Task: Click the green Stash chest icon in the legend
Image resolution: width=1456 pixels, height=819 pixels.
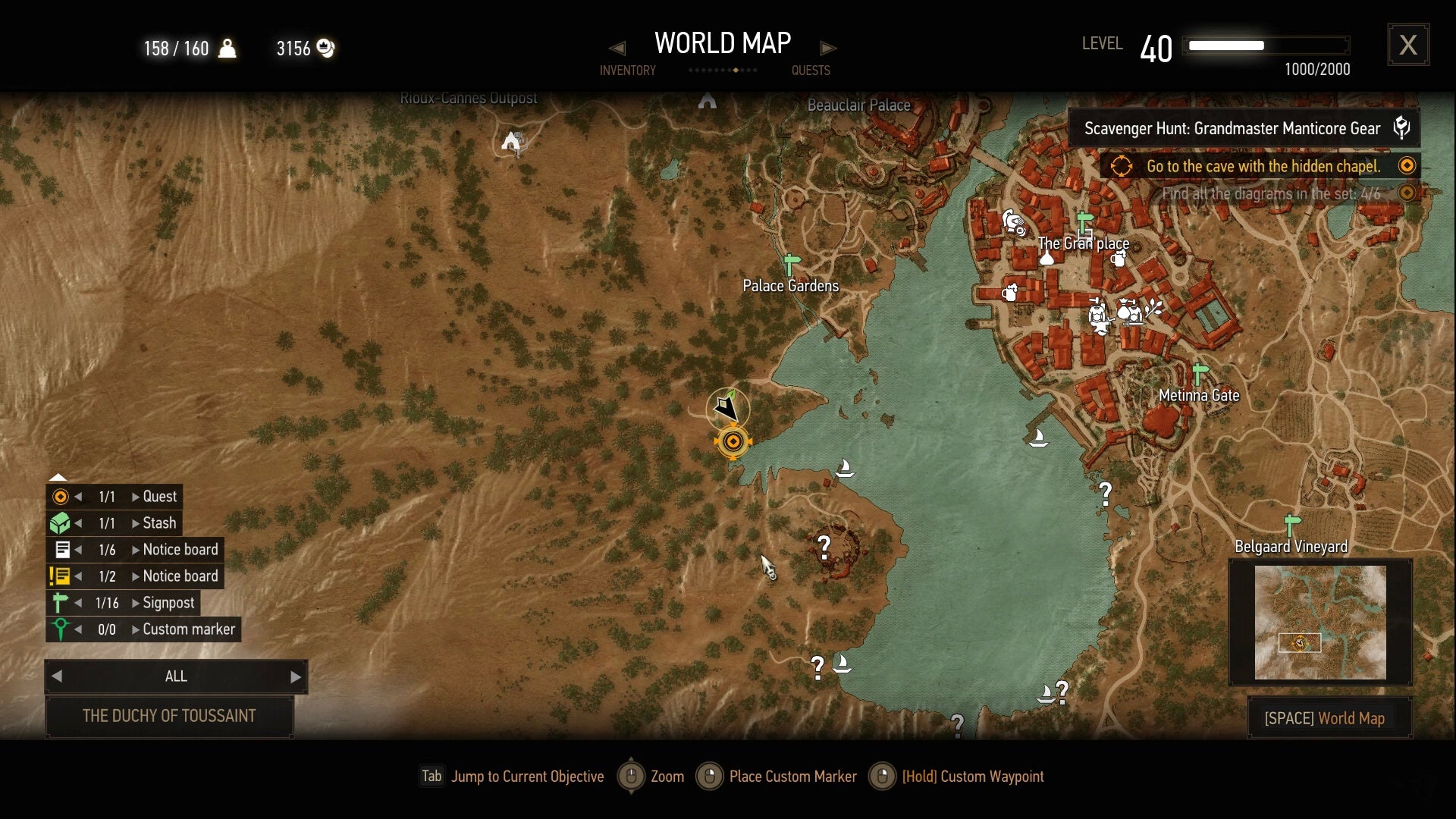Action: pos(61,522)
